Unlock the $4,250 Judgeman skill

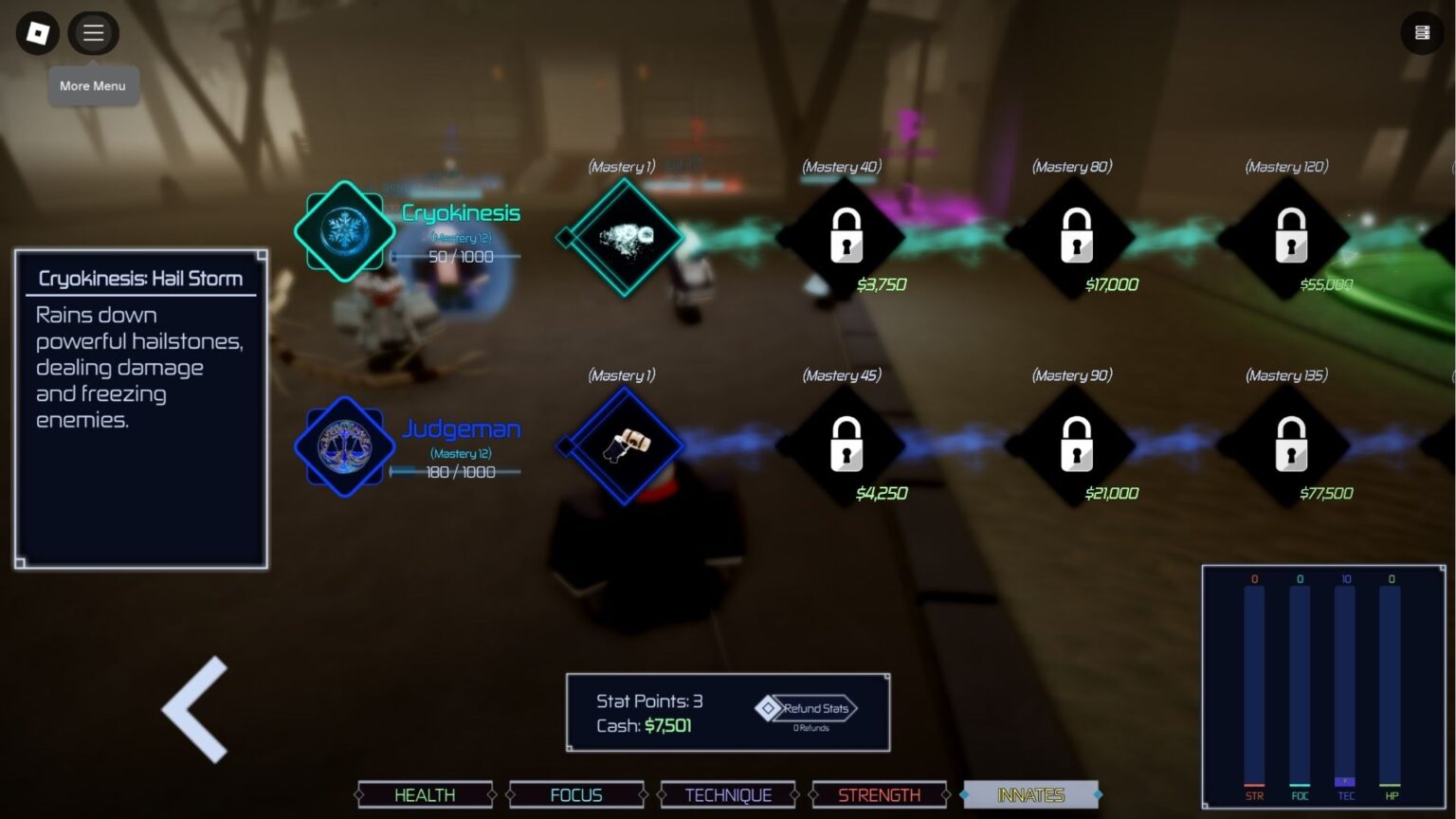[846, 445]
